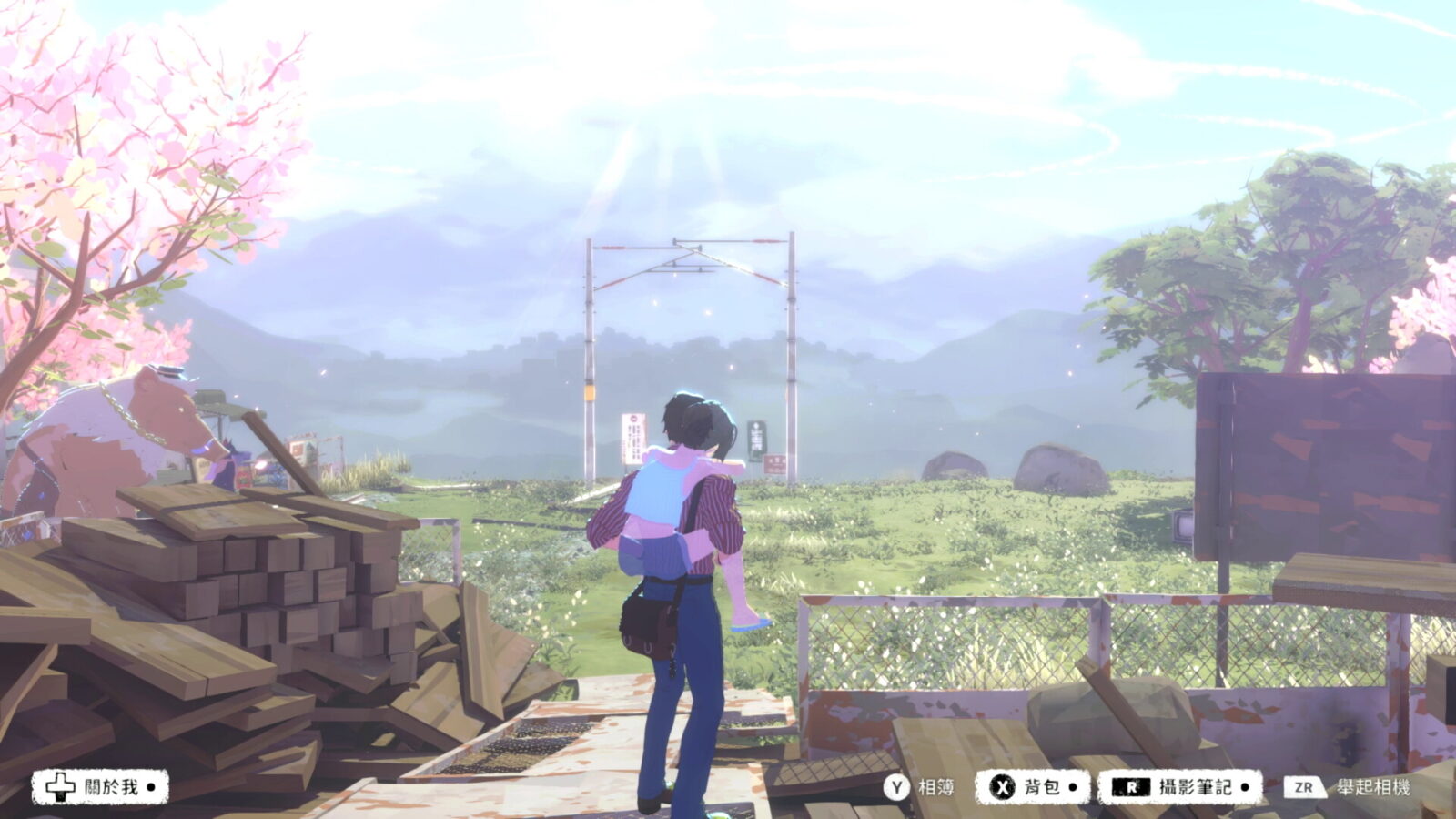This screenshot has width=1456, height=819.
Task: Click the 舉起相機 text label
Action: coord(1376,786)
